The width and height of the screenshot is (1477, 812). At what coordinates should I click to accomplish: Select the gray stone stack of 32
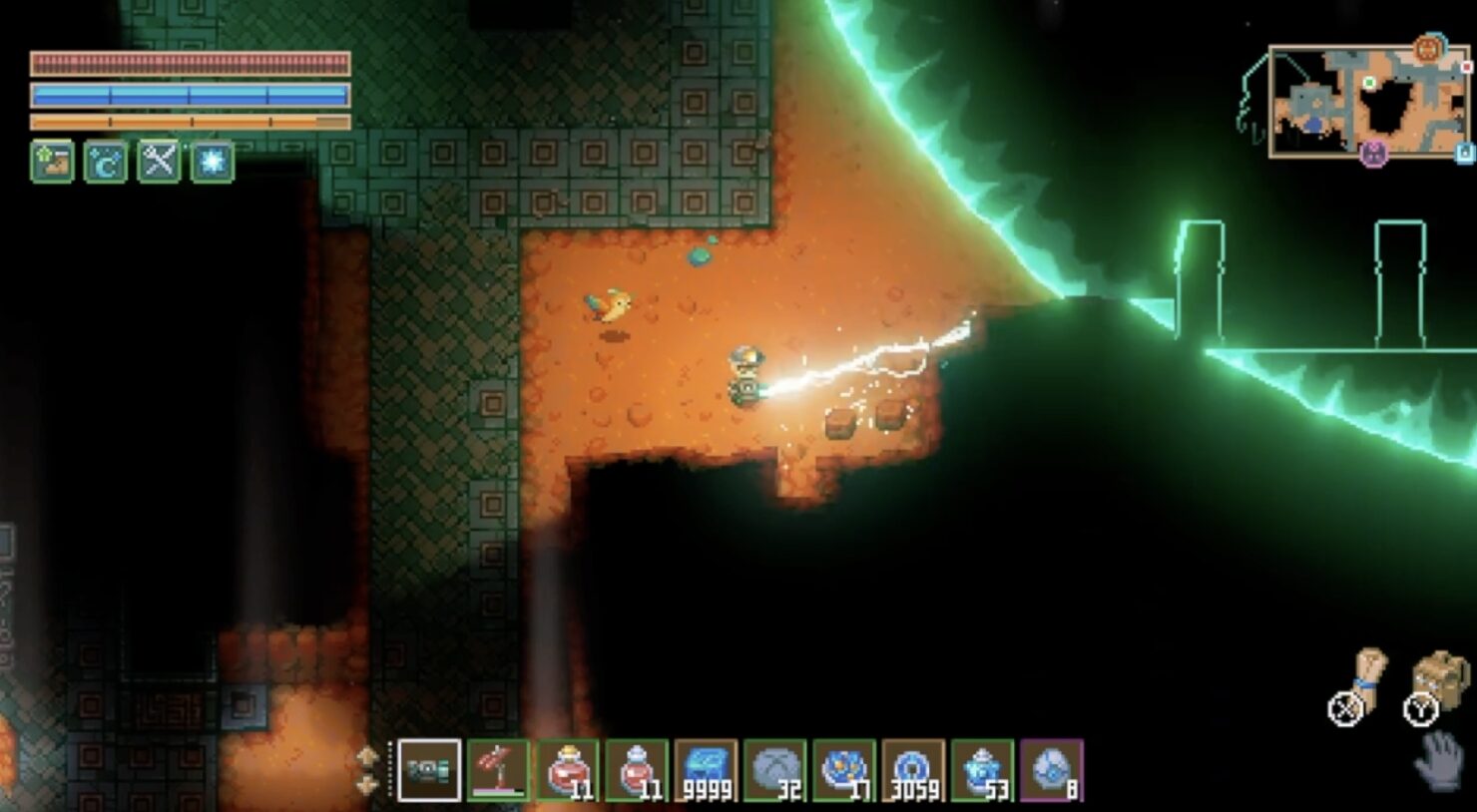[x=775, y=770]
